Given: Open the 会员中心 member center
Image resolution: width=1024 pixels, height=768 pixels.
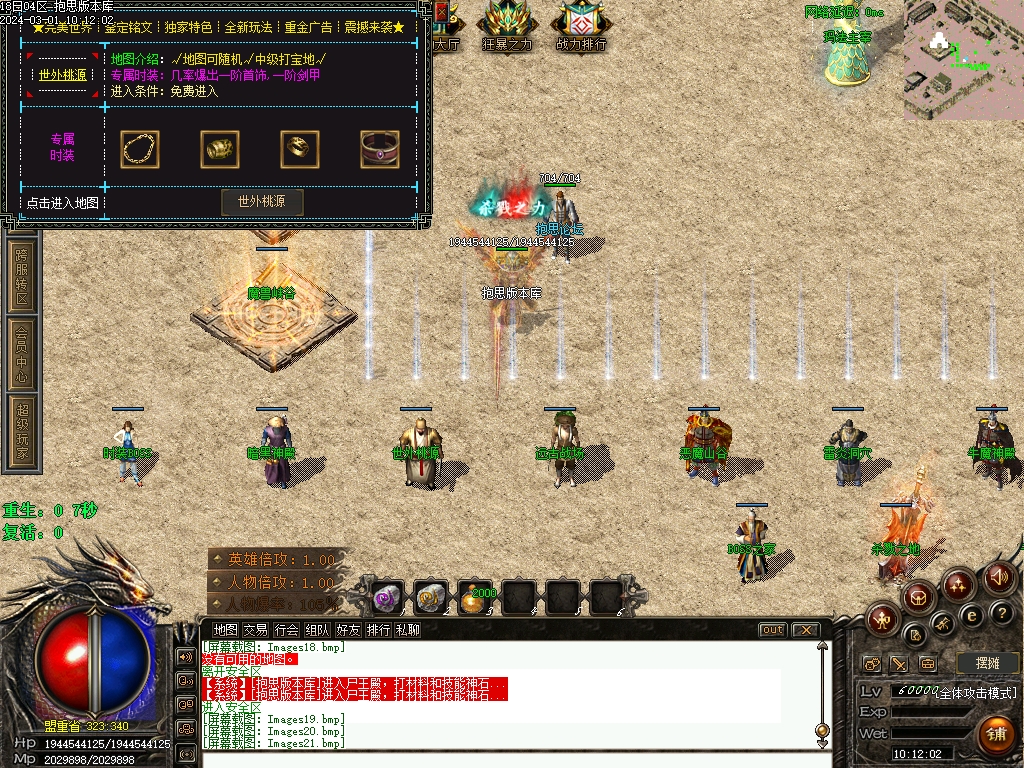Looking at the screenshot, I should point(22,352).
